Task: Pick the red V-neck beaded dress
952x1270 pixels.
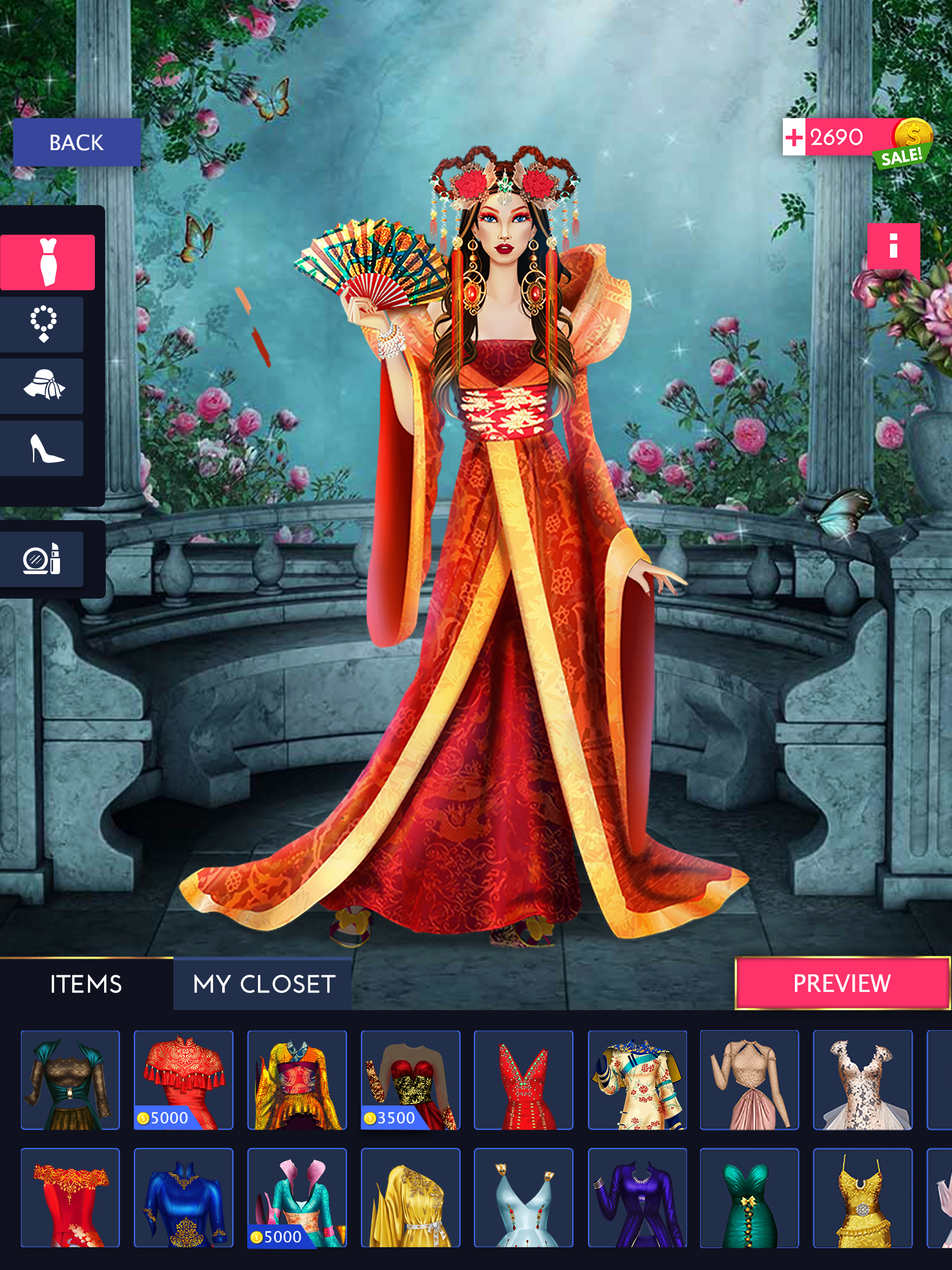Action: (524, 1079)
